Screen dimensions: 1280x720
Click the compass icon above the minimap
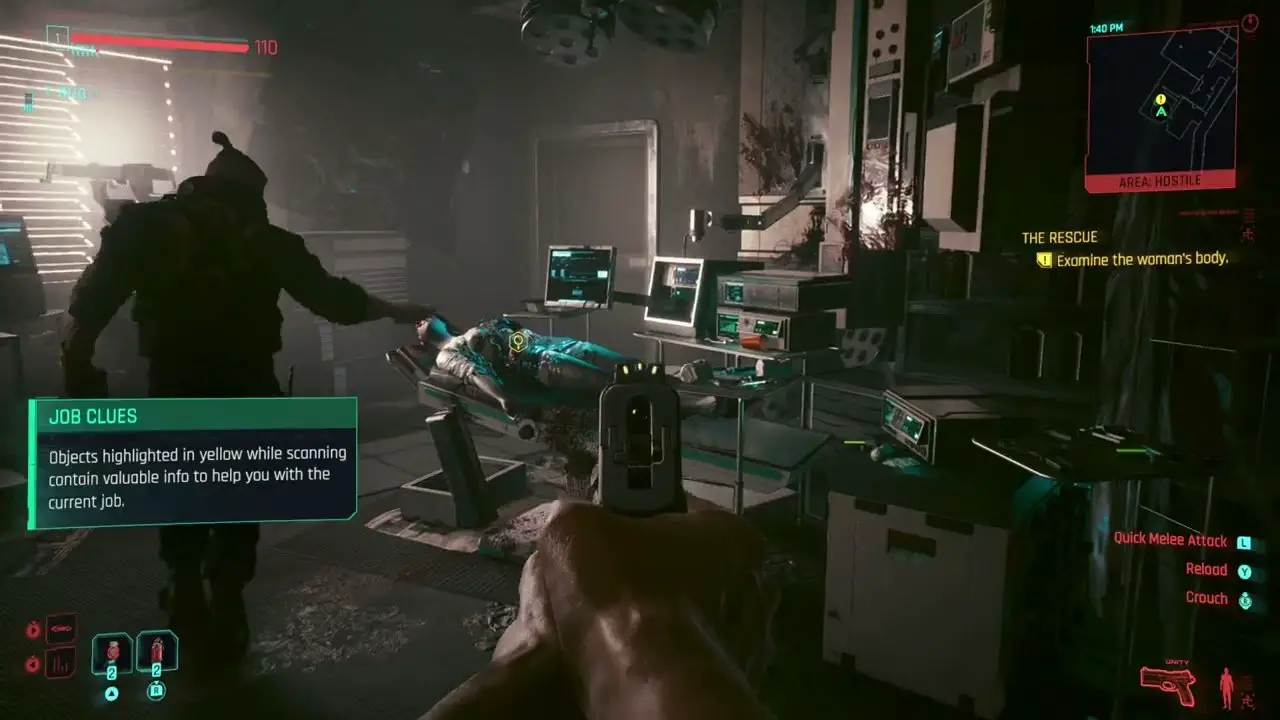(x=1250, y=22)
